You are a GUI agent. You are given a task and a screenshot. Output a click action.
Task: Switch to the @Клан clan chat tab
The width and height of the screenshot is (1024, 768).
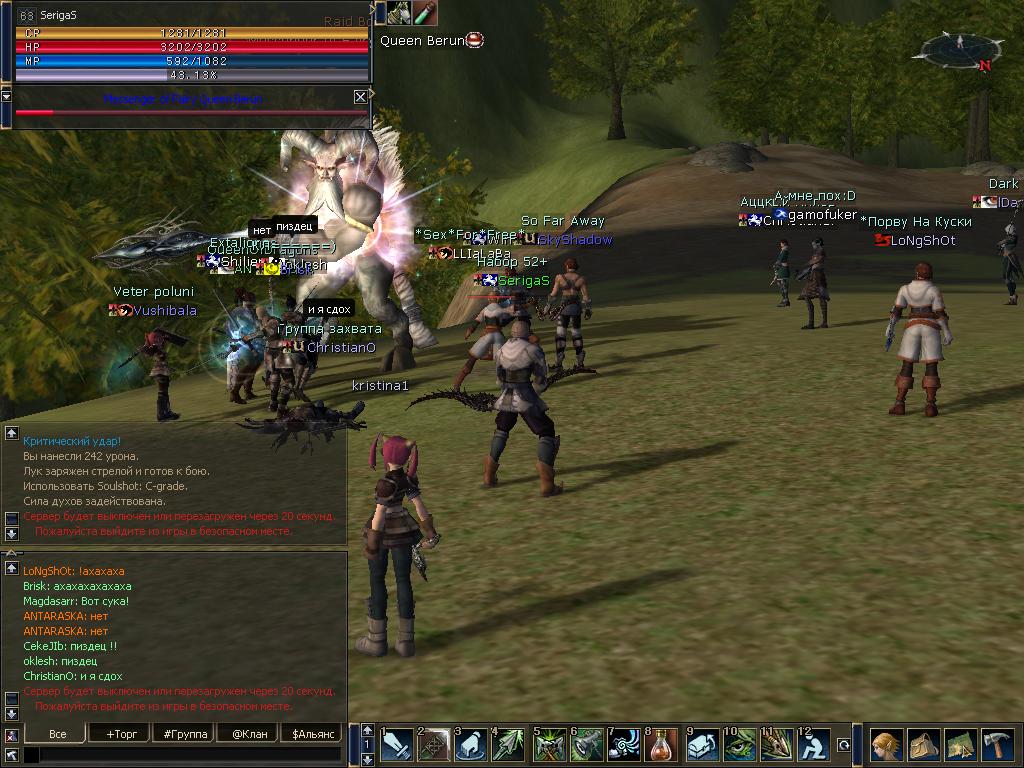[247, 733]
